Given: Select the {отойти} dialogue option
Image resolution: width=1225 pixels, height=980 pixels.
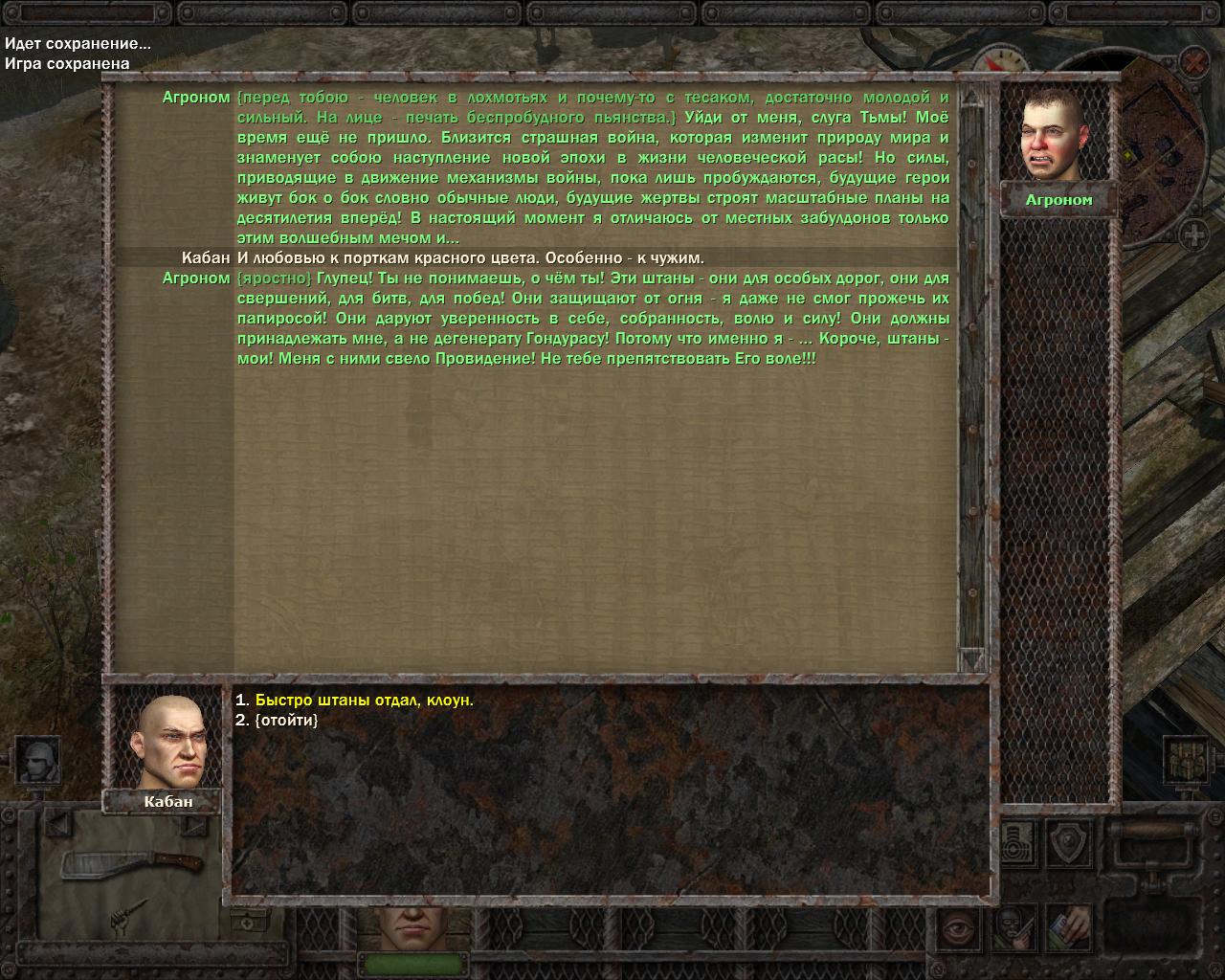Looking at the screenshot, I should [286, 720].
